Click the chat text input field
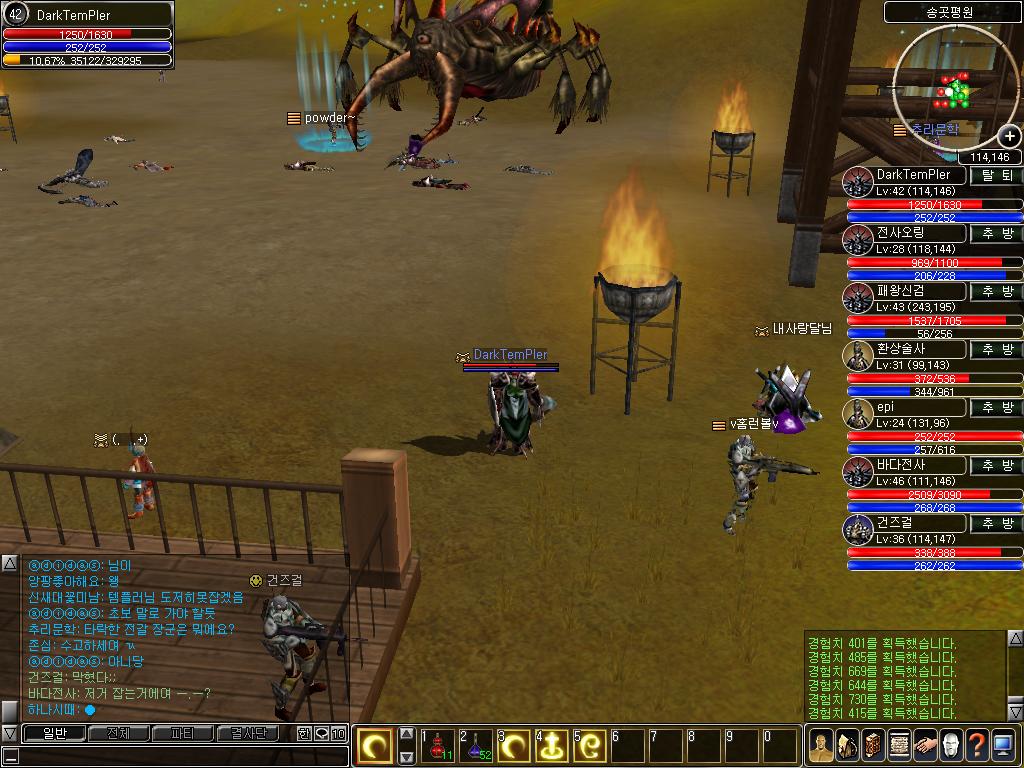The width and height of the screenshot is (1024, 768). coord(170,756)
